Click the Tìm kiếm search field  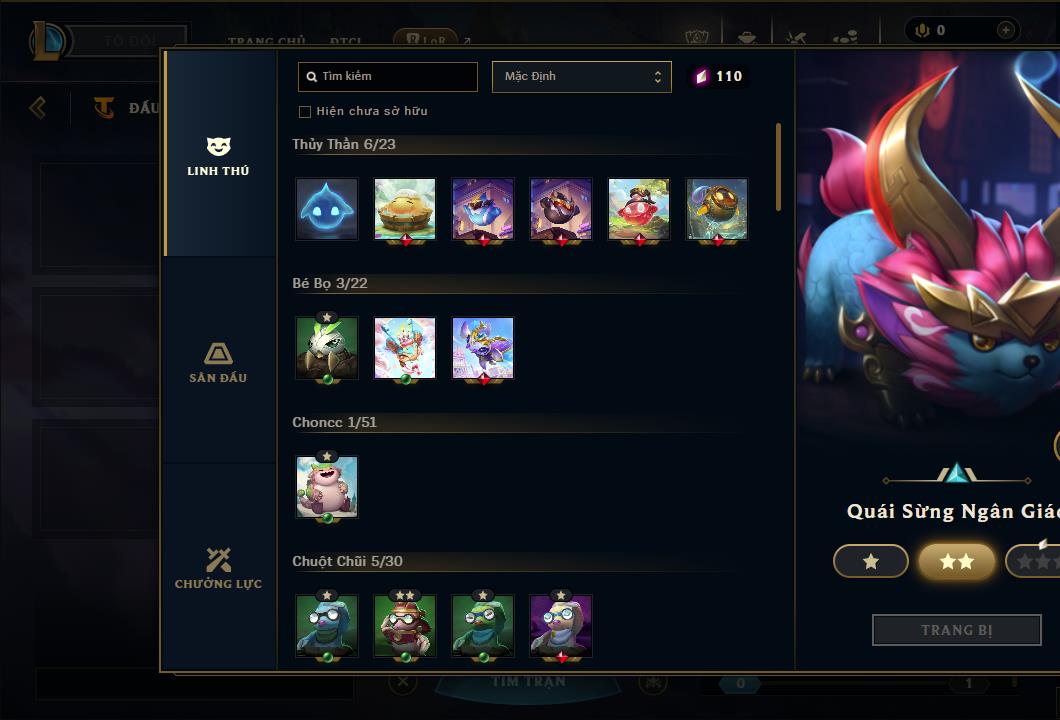click(x=388, y=77)
